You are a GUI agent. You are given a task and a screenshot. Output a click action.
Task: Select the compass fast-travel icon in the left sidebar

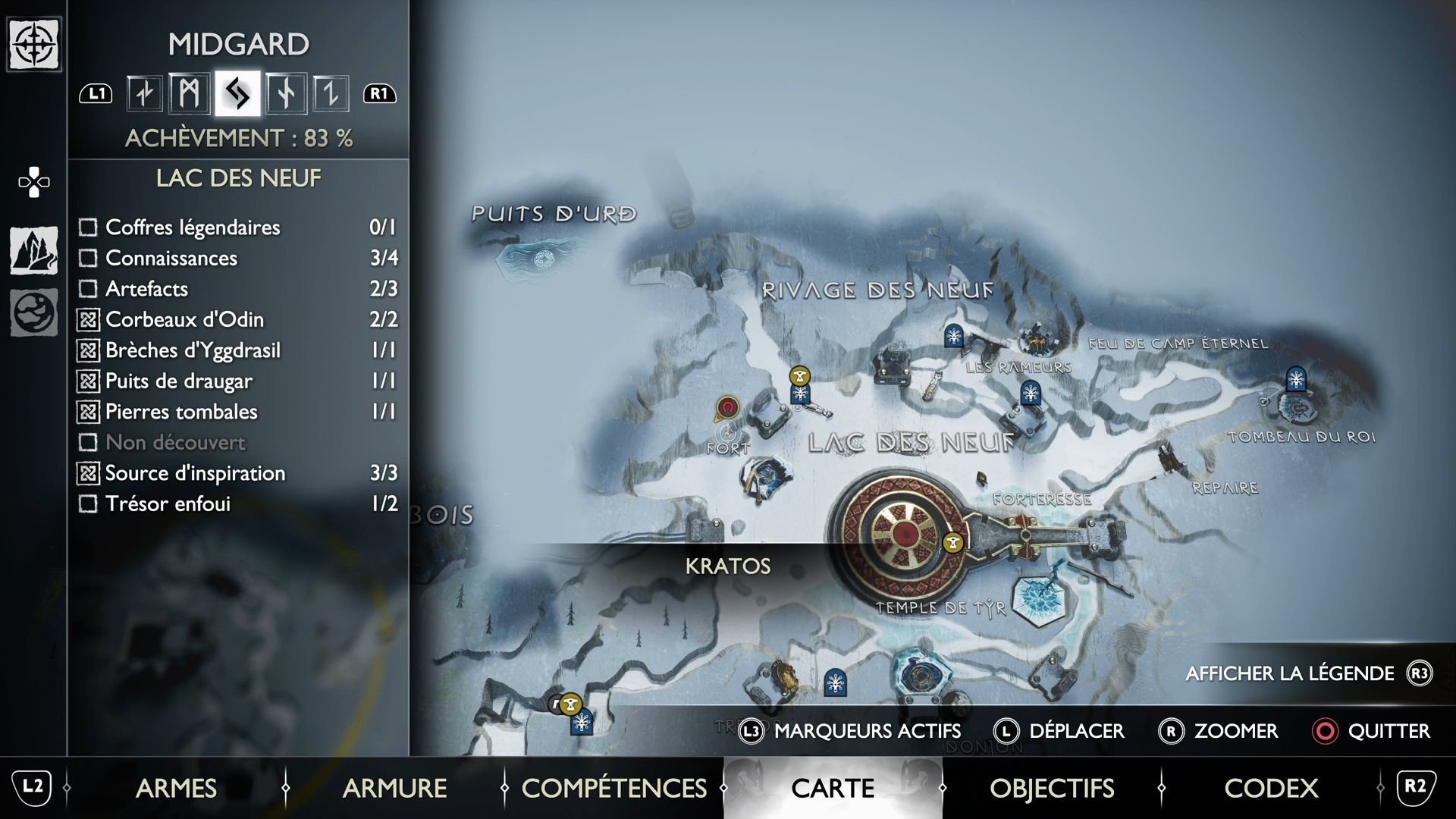[33, 44]
